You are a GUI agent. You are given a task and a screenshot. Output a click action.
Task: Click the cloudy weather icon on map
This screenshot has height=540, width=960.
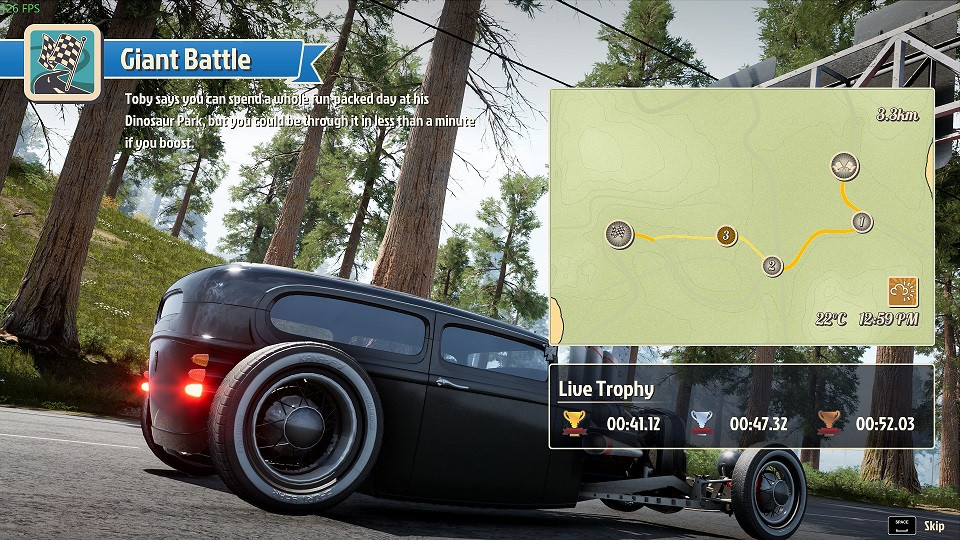[903, 292]
